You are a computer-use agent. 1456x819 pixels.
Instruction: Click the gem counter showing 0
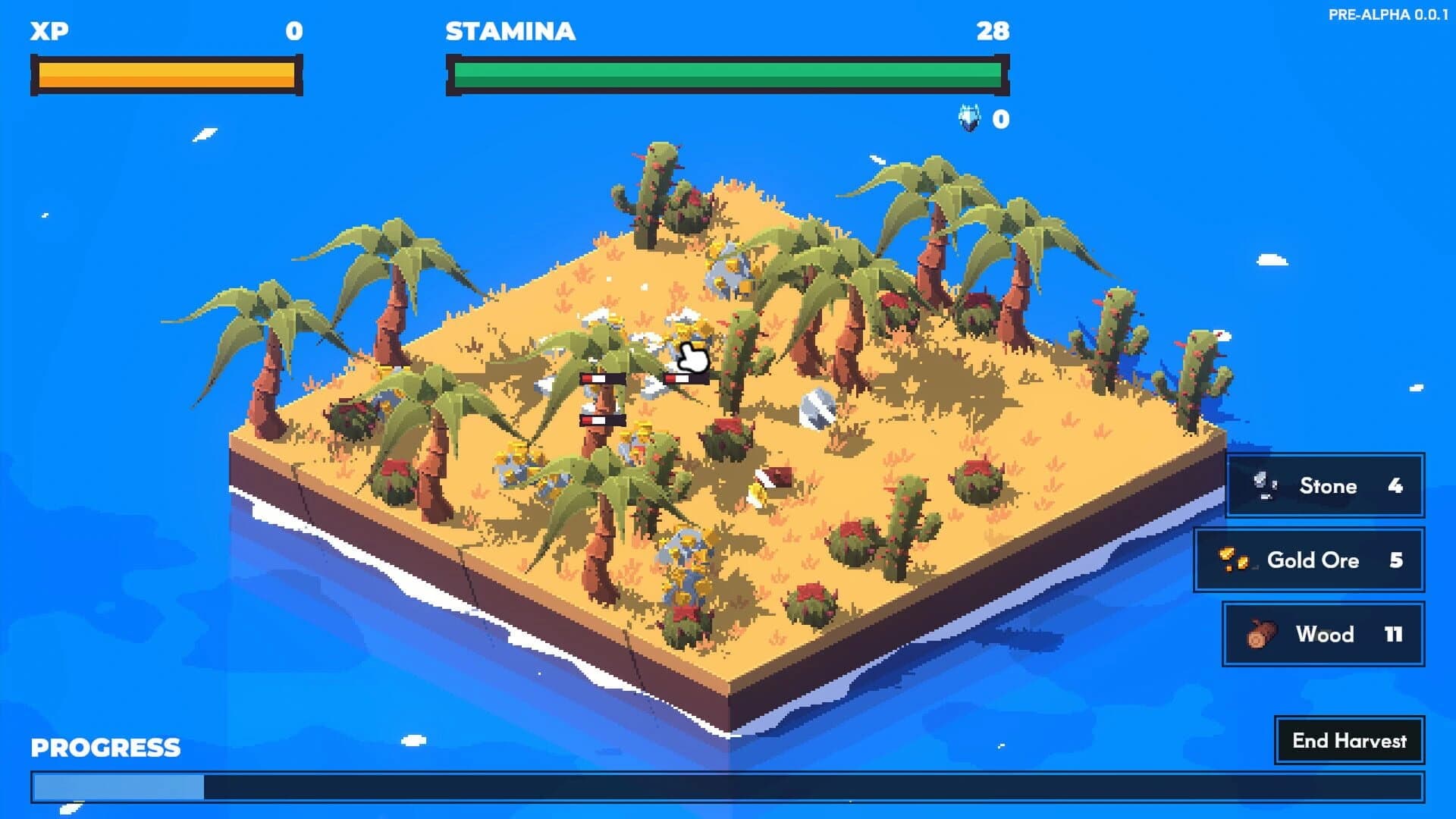tap(999, 118)
